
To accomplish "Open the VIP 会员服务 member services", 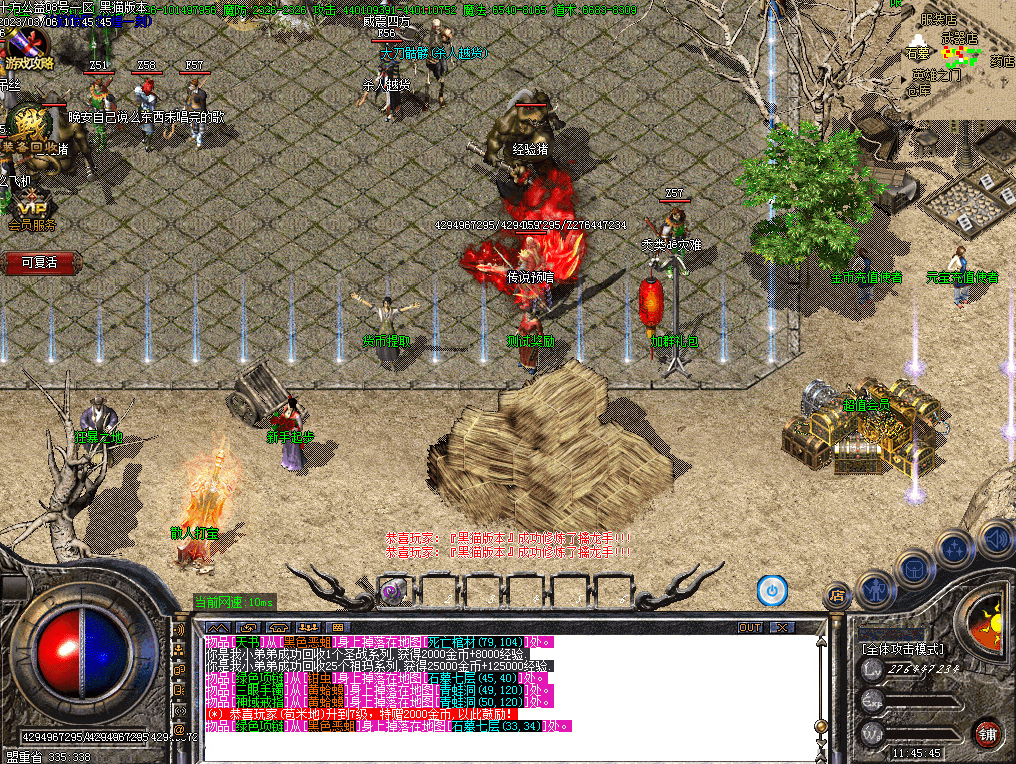I will tap(30, 212).
